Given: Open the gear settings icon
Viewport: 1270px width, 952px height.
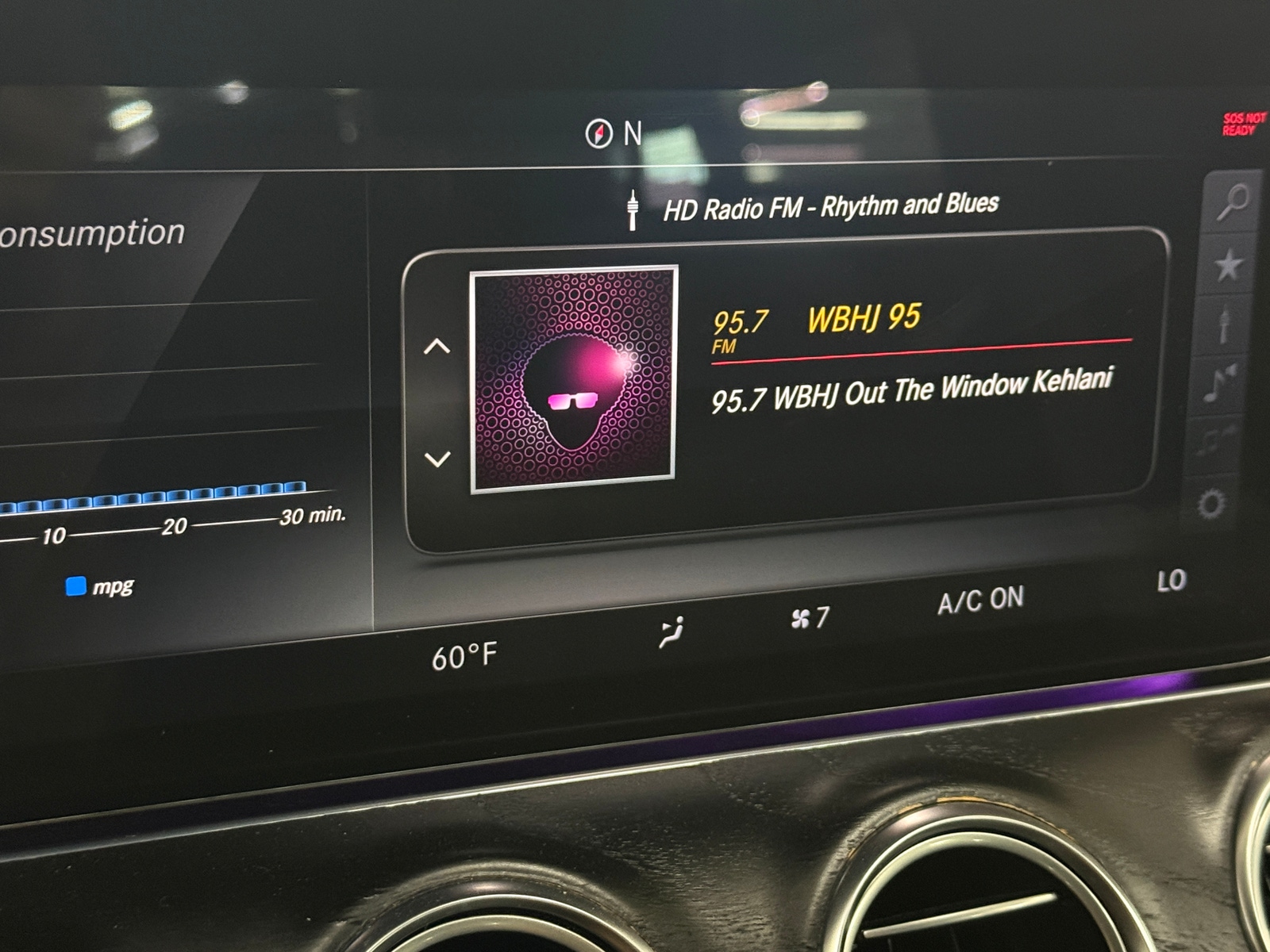Looking at the screenshot, I should [1211, 503].
